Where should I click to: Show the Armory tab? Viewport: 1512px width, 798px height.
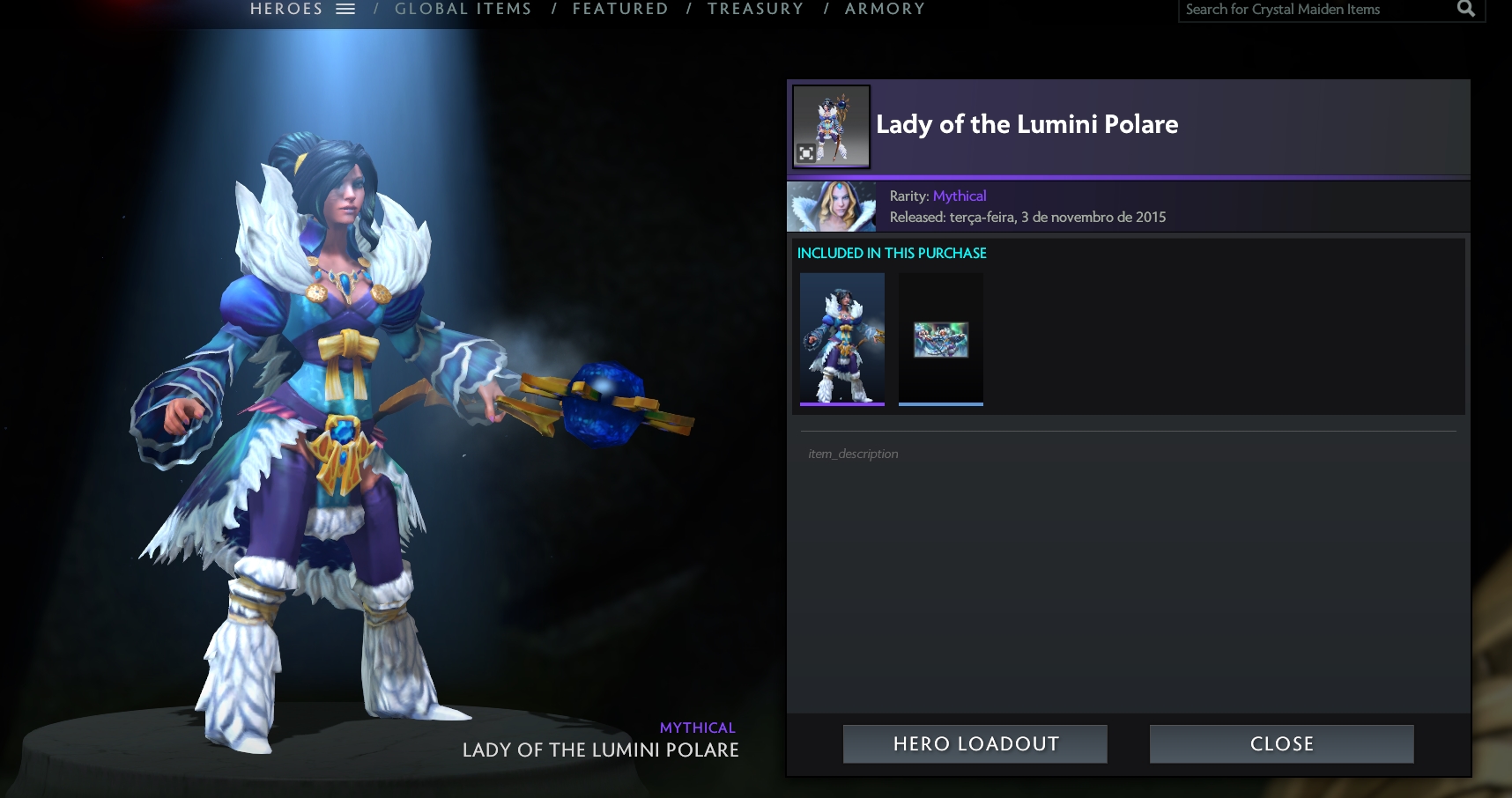pos(885,9)
